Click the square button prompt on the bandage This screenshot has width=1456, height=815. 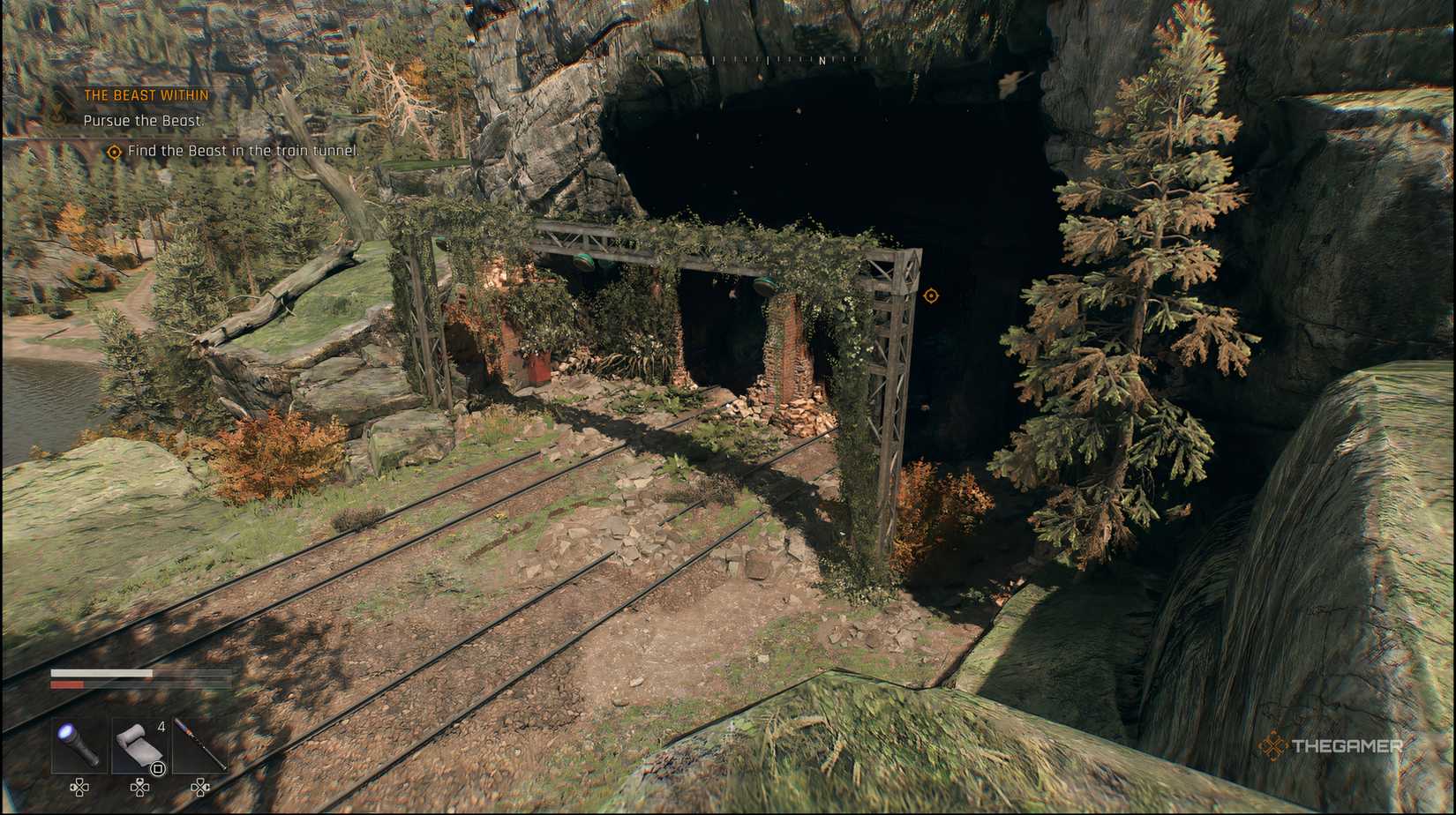pyautogui.click(x=156, y=768)
